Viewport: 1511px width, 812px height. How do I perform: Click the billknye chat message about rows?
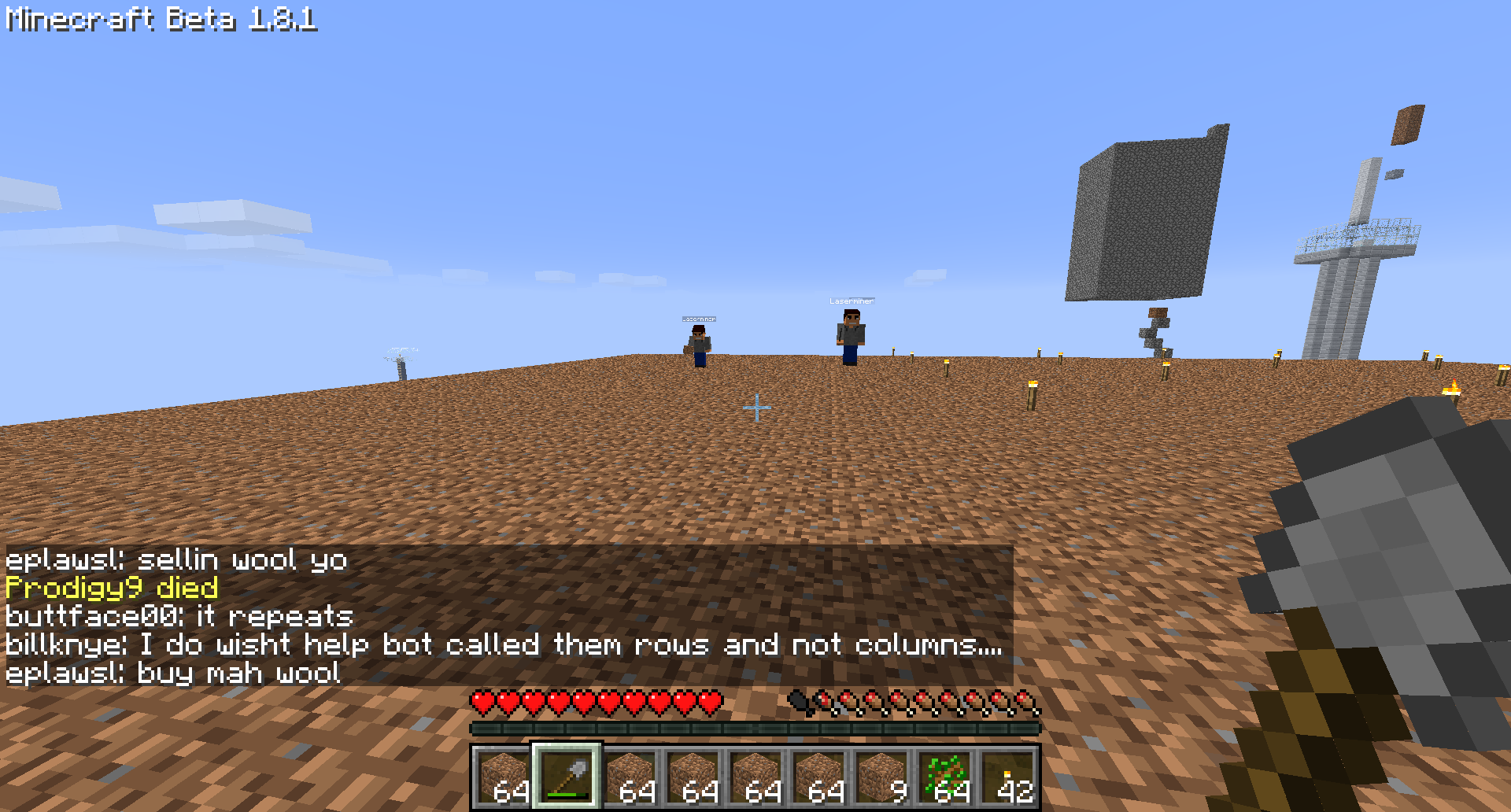pos(504,644)
